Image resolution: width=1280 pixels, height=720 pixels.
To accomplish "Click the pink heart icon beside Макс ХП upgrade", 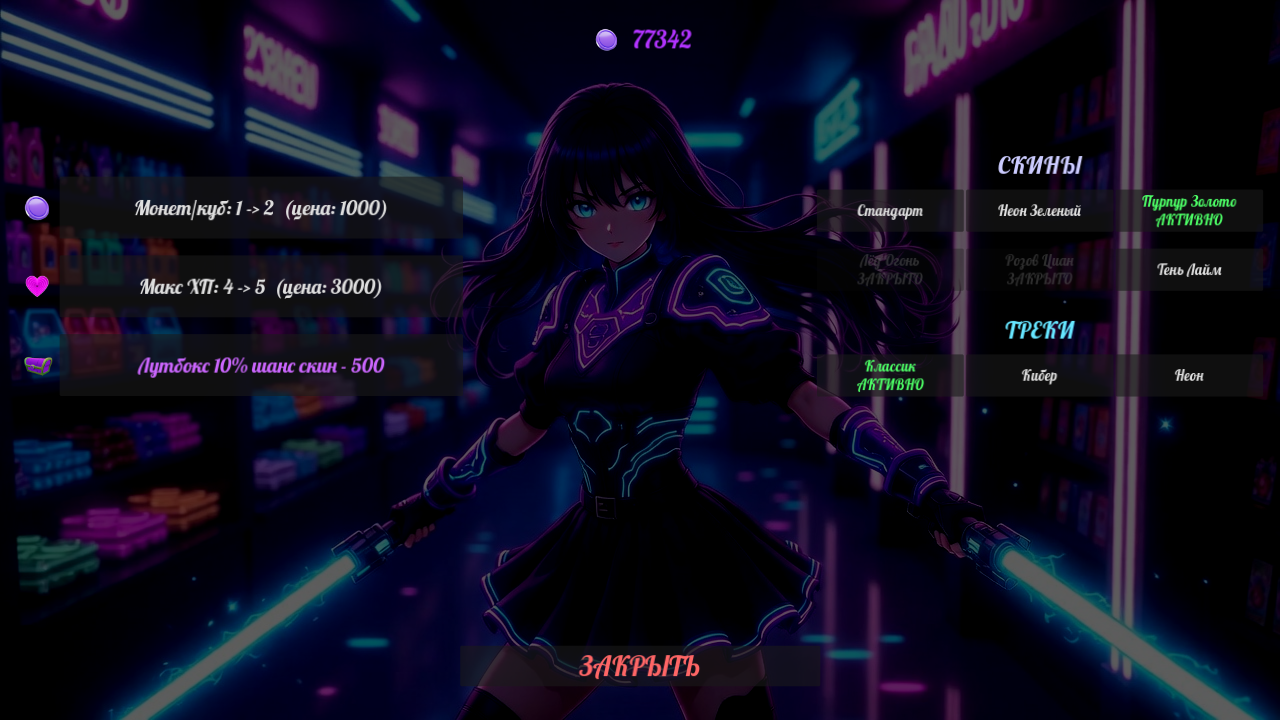I will [x=35, y=287].
